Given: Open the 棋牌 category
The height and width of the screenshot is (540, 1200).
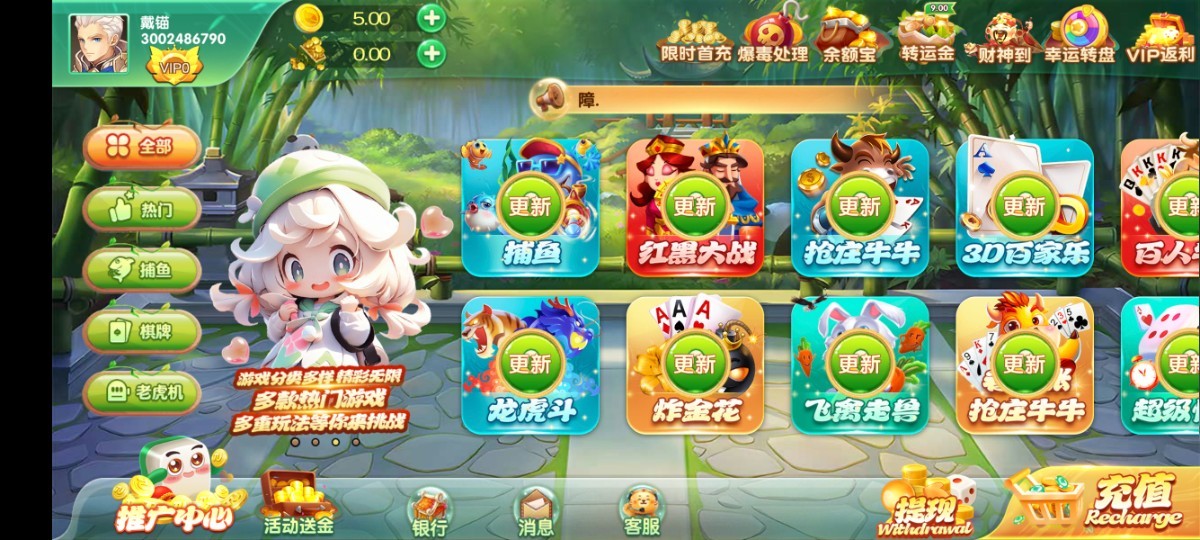Looking at the screenshot, I should 142,331.
